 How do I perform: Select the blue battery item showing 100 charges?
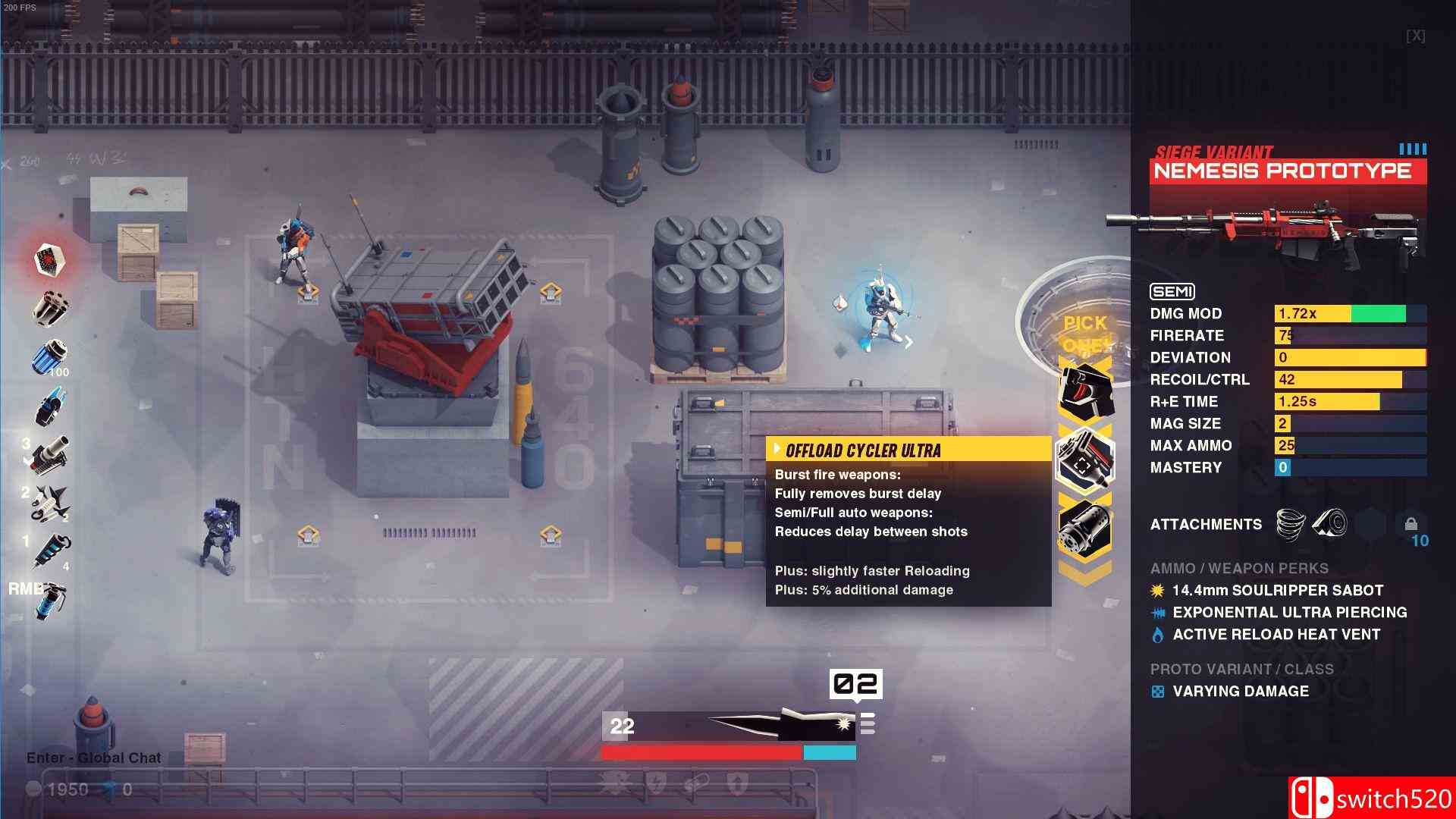tap(50, 355)
